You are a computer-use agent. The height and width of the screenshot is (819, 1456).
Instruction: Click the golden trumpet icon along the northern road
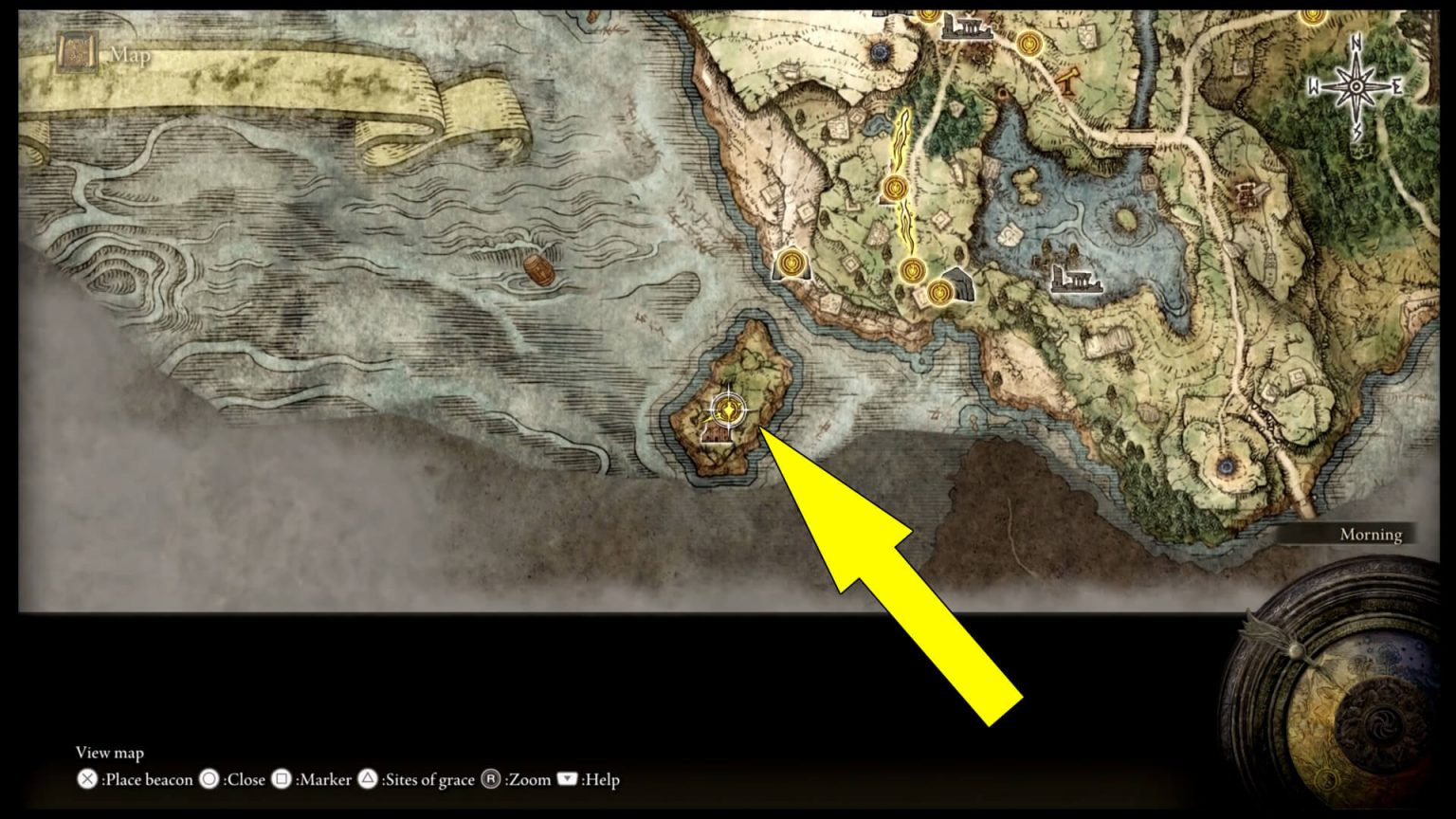pyautogui.click(x=1069, y=80)
